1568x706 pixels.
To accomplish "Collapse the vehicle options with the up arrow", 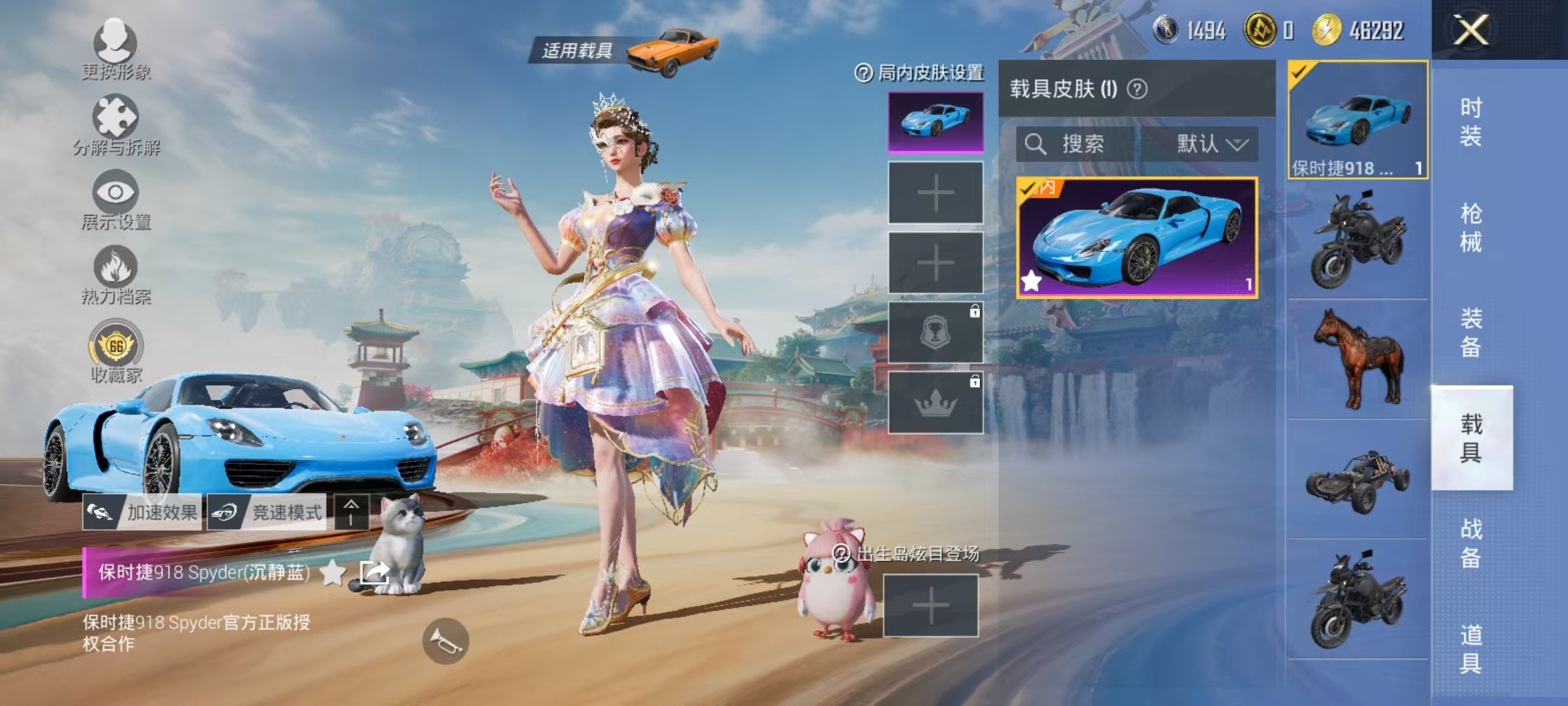I will click(x=353, y=513).
